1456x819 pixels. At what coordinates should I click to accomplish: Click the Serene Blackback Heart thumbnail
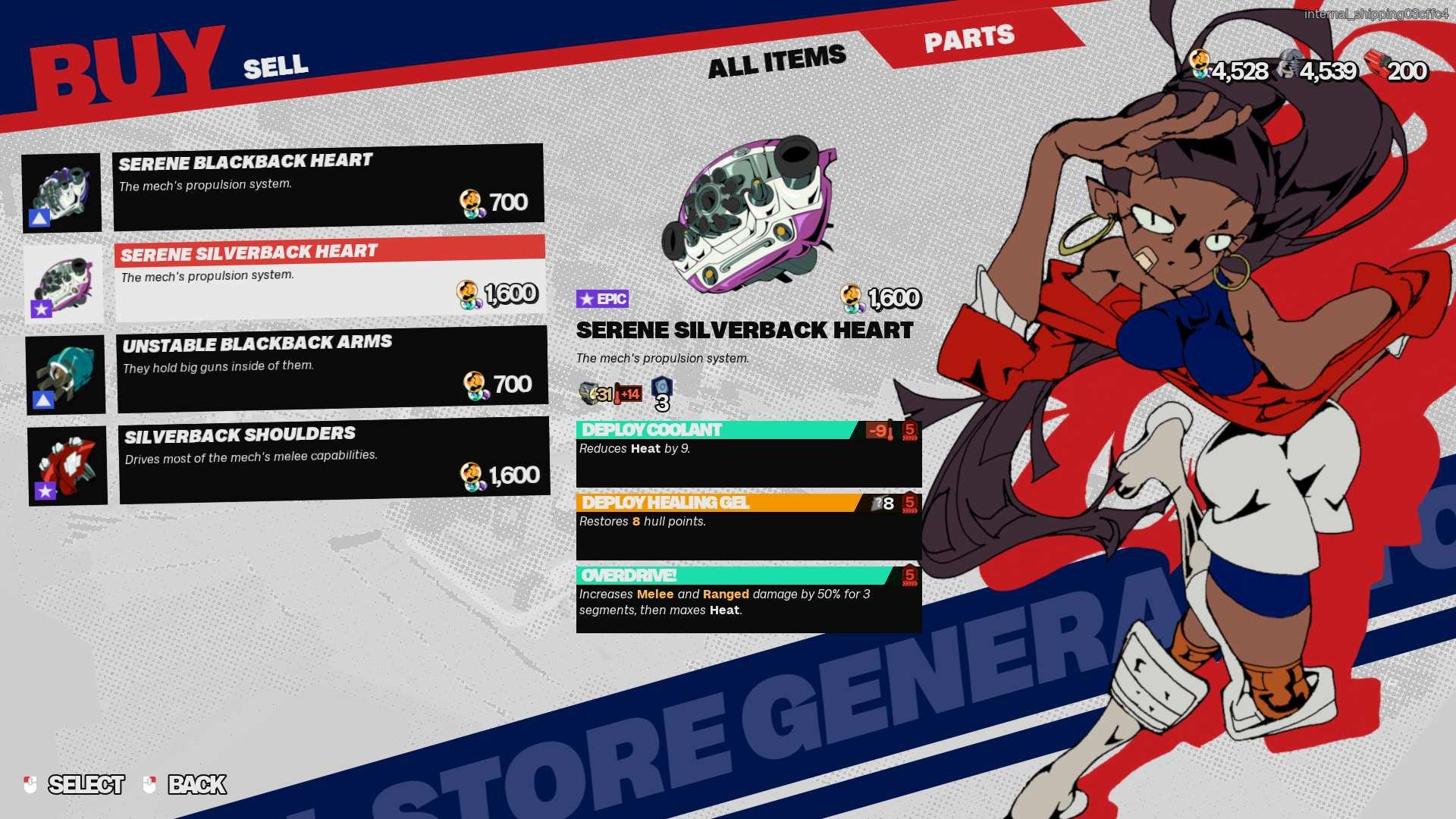pos(61,193)
